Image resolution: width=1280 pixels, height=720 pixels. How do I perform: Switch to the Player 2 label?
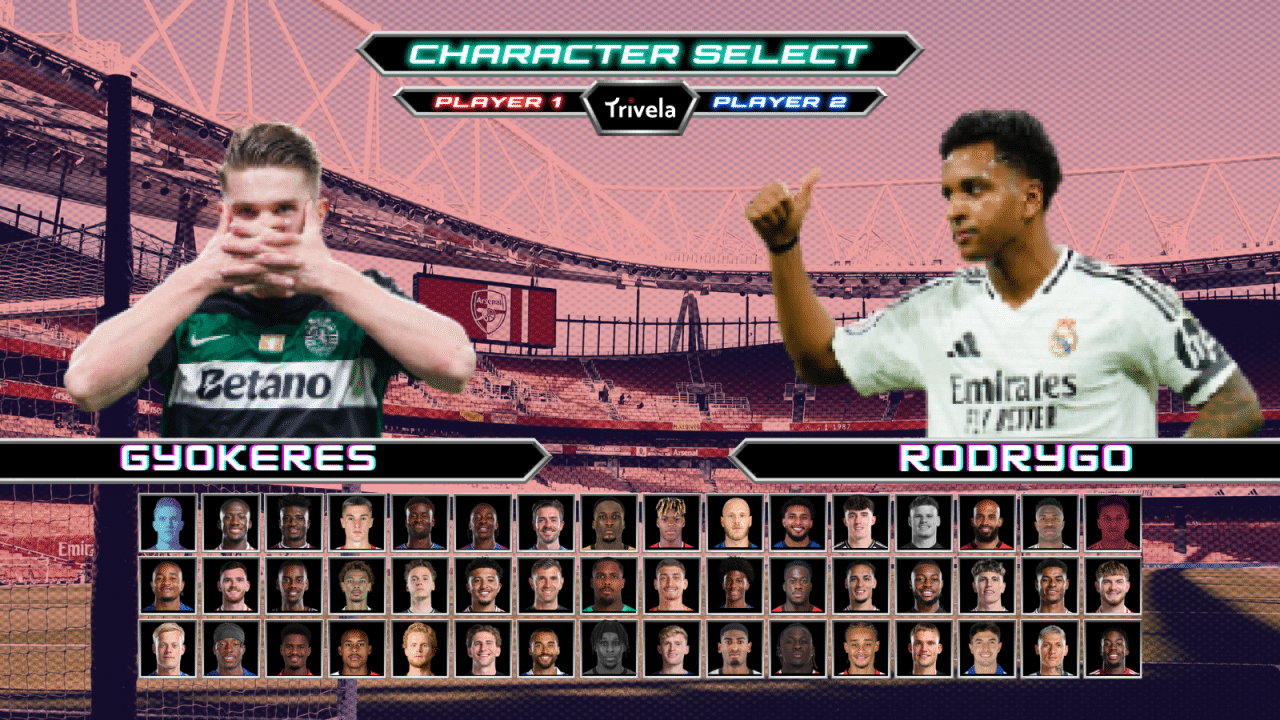pos(781,102)
